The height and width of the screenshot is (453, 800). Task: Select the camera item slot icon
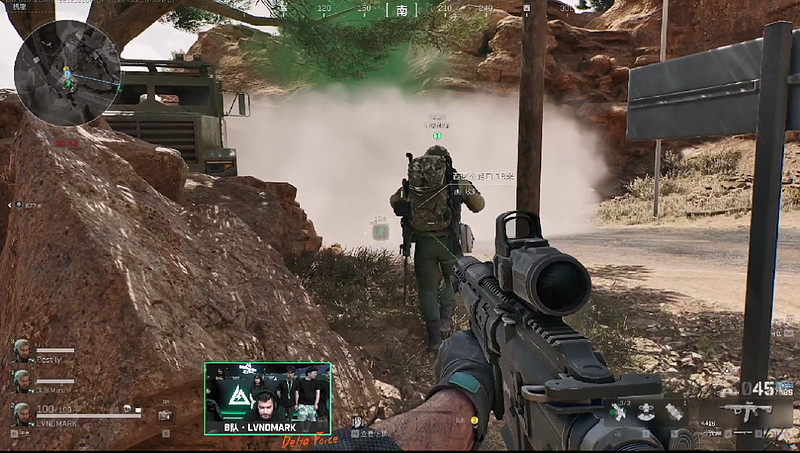tap(165, 414)
